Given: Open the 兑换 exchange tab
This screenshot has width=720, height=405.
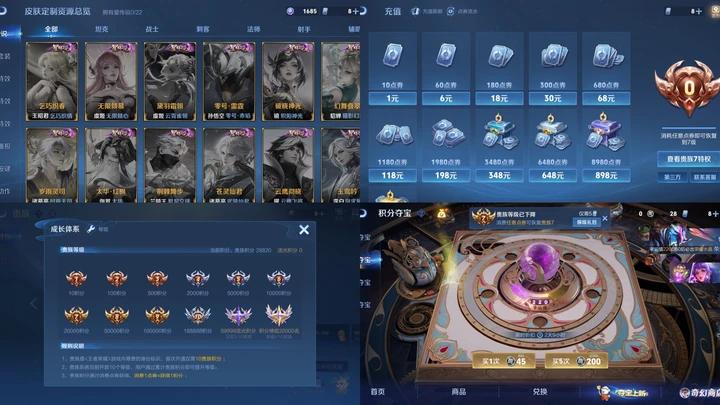Looking at the screenshot, I should [x=539, y=392].
